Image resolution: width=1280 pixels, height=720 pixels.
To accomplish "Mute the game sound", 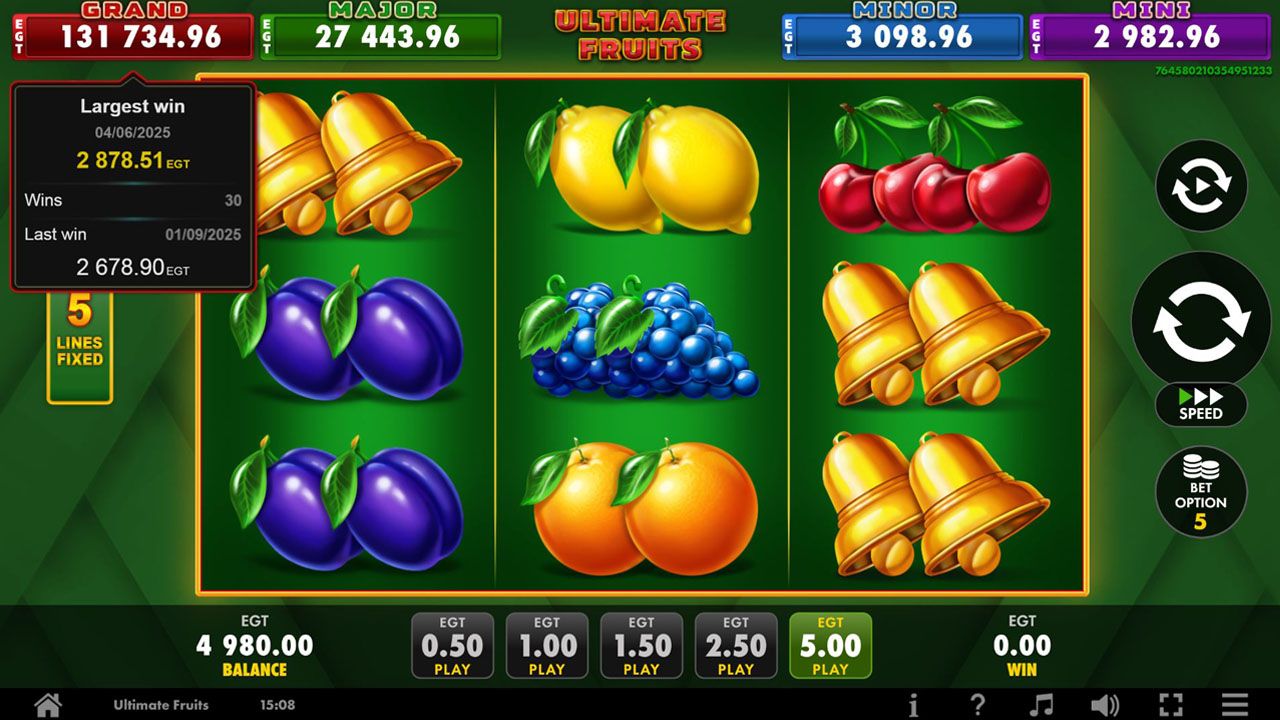I will pyautogui.click(x=1106, y=705).
